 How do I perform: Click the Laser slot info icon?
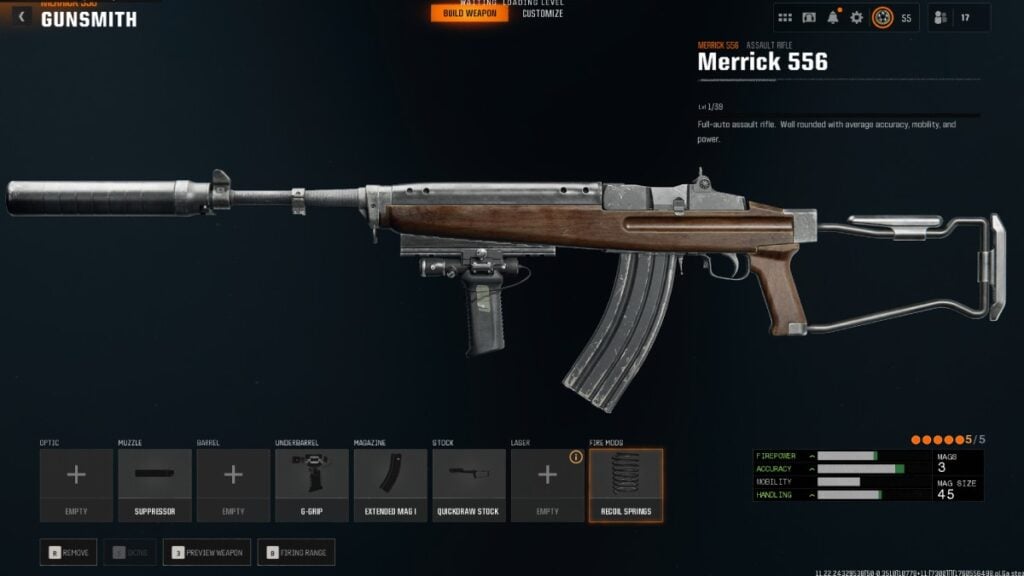click(x=576, y=457)
